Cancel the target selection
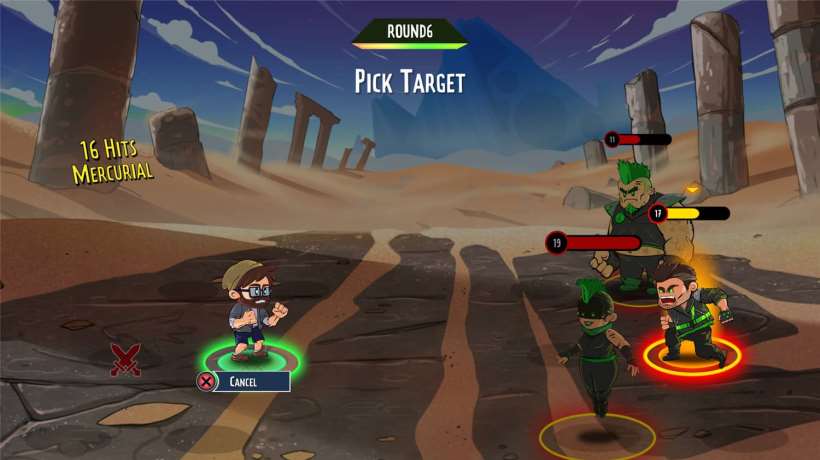This screenshot has height=460, width=820. (x=243, y=381)
